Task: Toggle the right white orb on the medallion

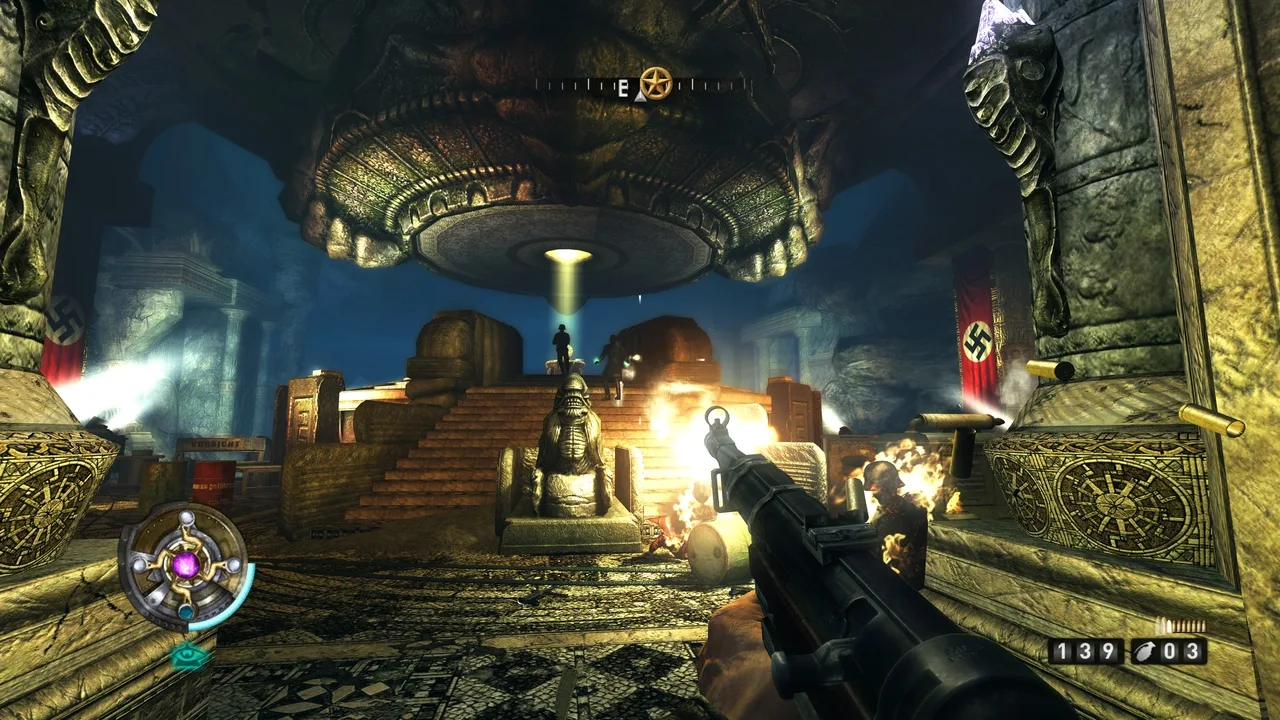Action: pyautogui.click(x=233, y=566)
